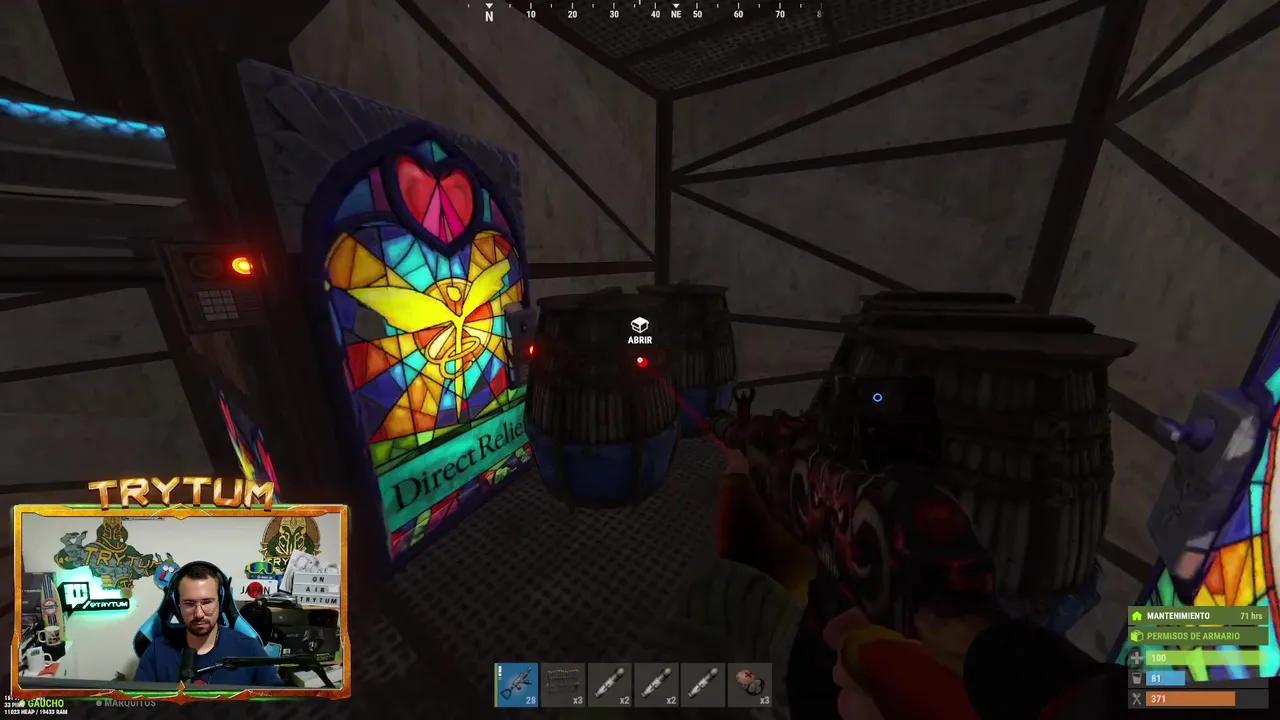Click the compass N marker at the top

489,14
